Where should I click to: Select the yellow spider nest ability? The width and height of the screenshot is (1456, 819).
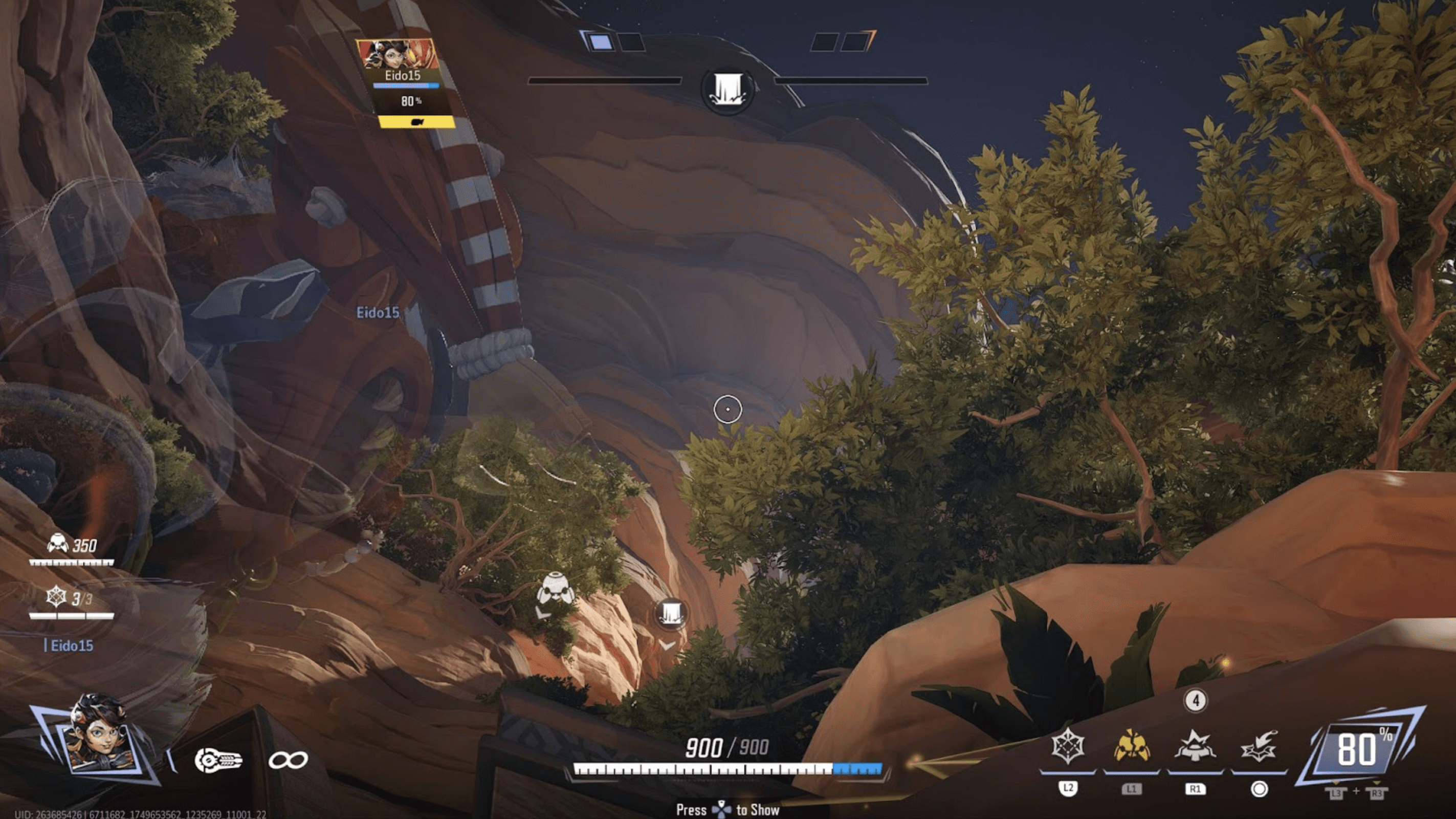(1132, 747)
